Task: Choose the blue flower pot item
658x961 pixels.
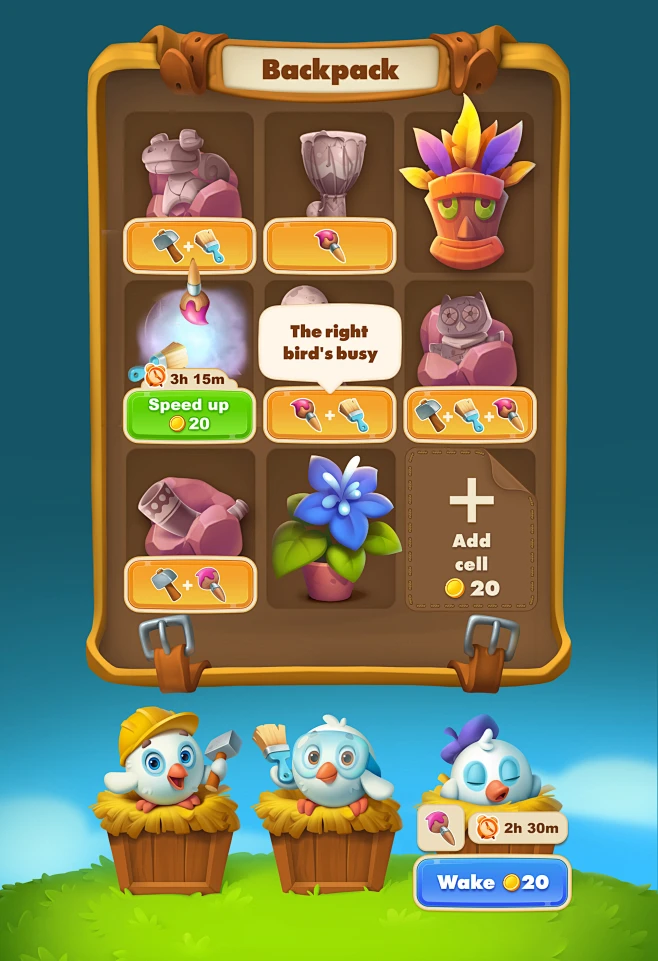Action: [x=330, y=527]
